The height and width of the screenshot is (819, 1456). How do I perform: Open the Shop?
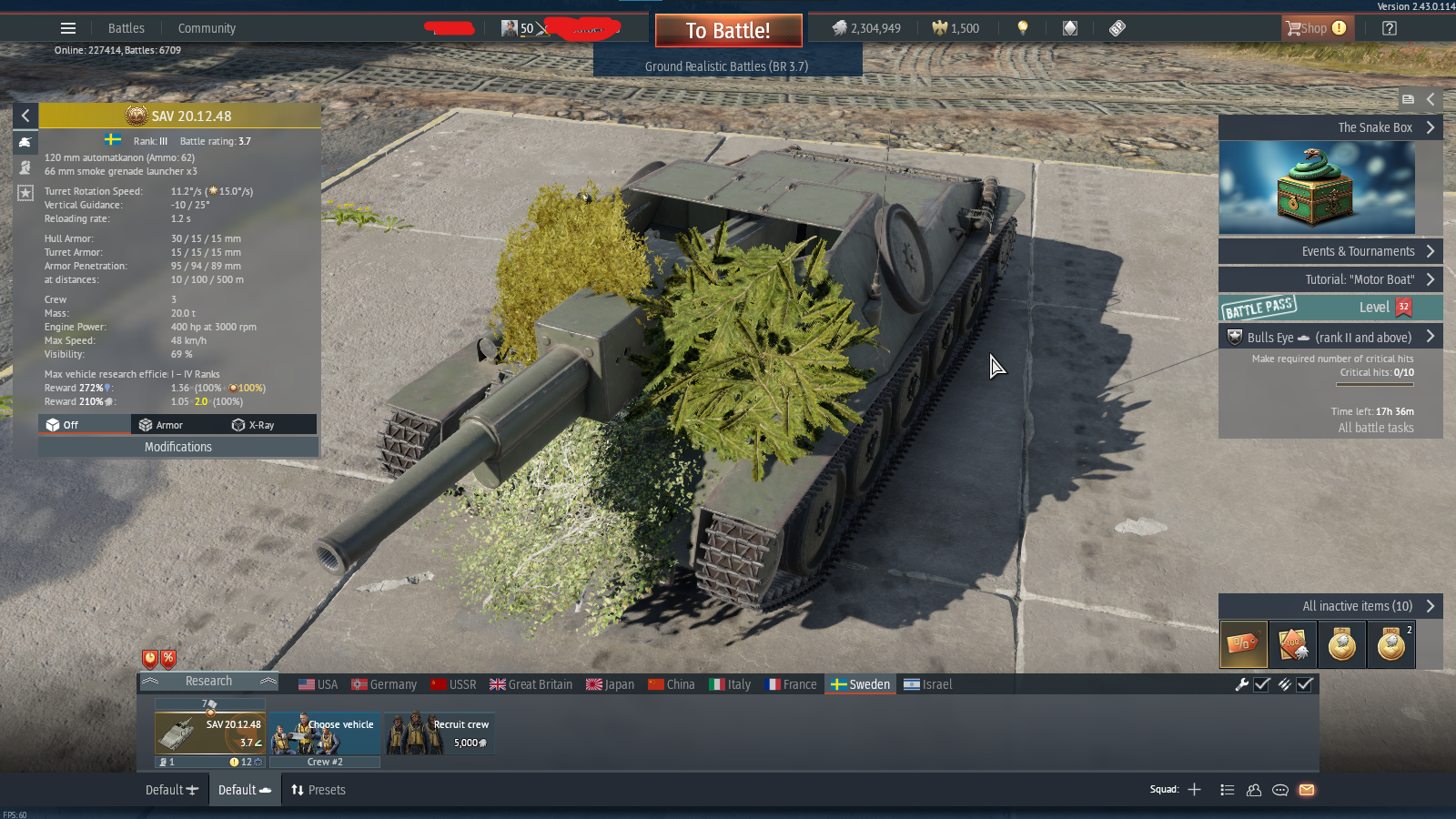point(1316,28)
